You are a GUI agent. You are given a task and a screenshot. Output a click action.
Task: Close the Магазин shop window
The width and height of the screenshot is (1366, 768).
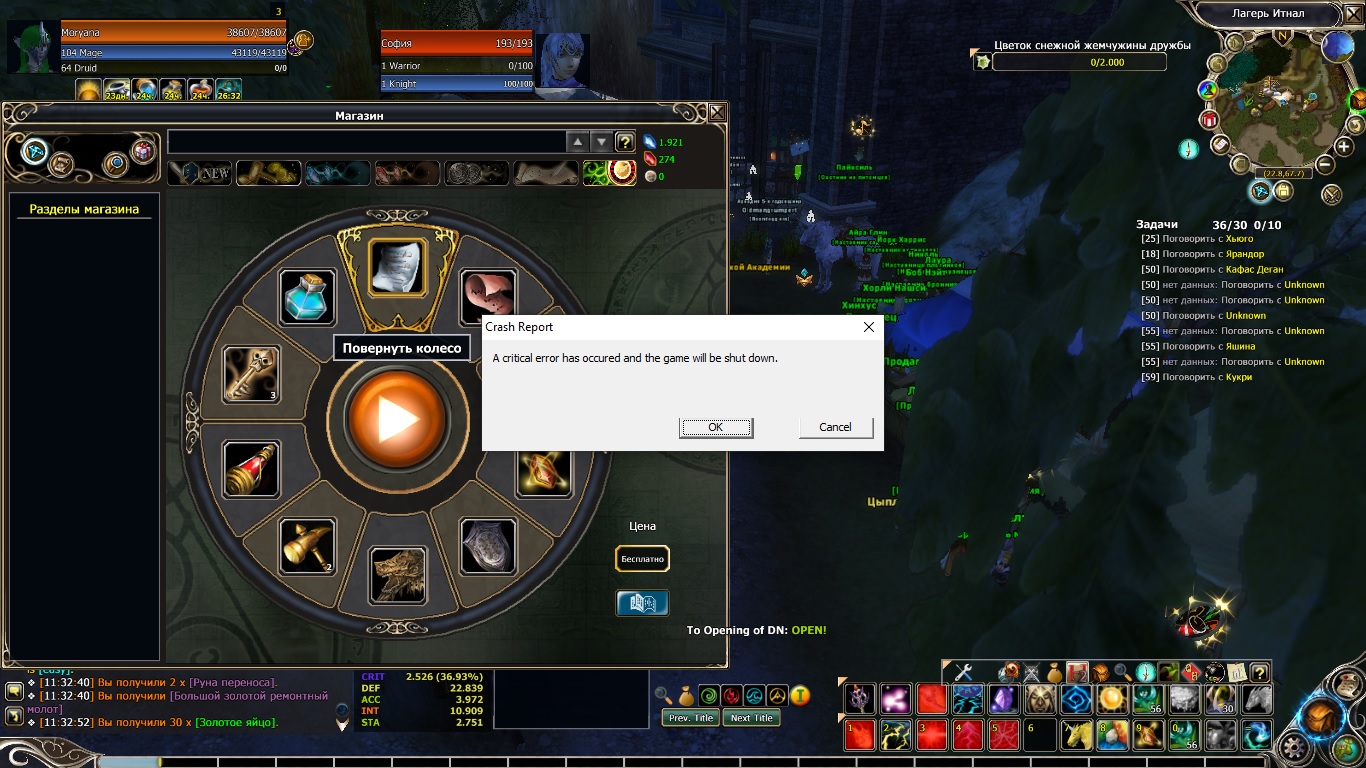(x=717, y=113)
